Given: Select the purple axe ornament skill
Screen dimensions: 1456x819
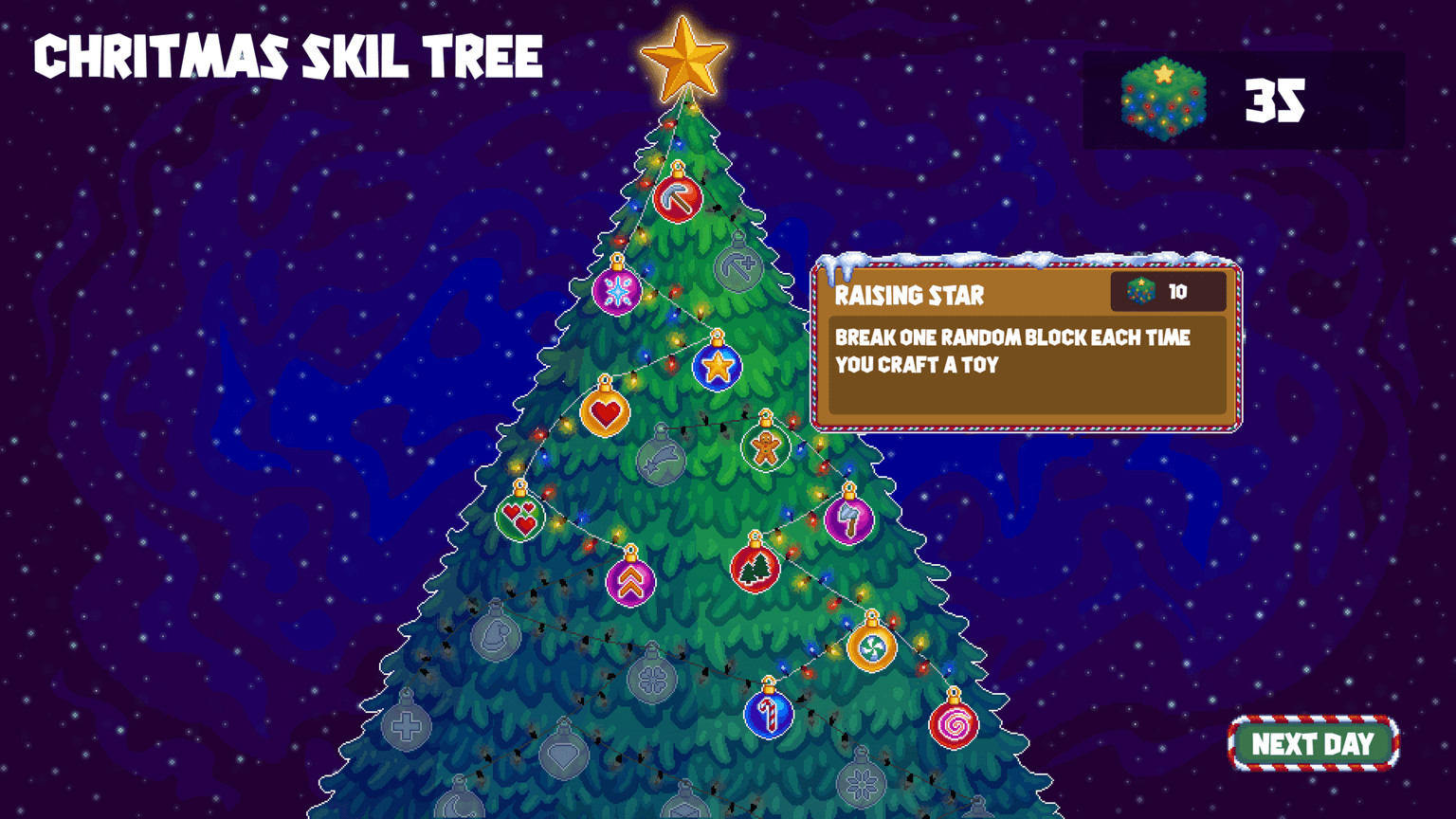Looking at the screenshot, I should click(851, 519).
